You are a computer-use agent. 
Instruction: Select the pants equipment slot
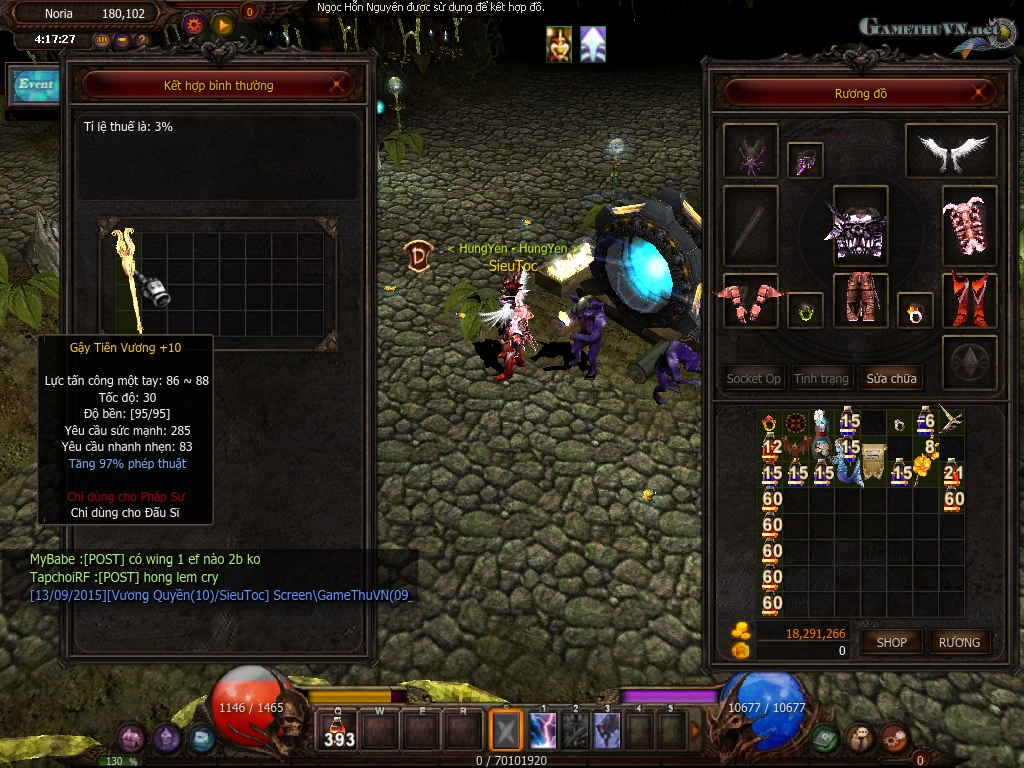click(x=859, y=297)
